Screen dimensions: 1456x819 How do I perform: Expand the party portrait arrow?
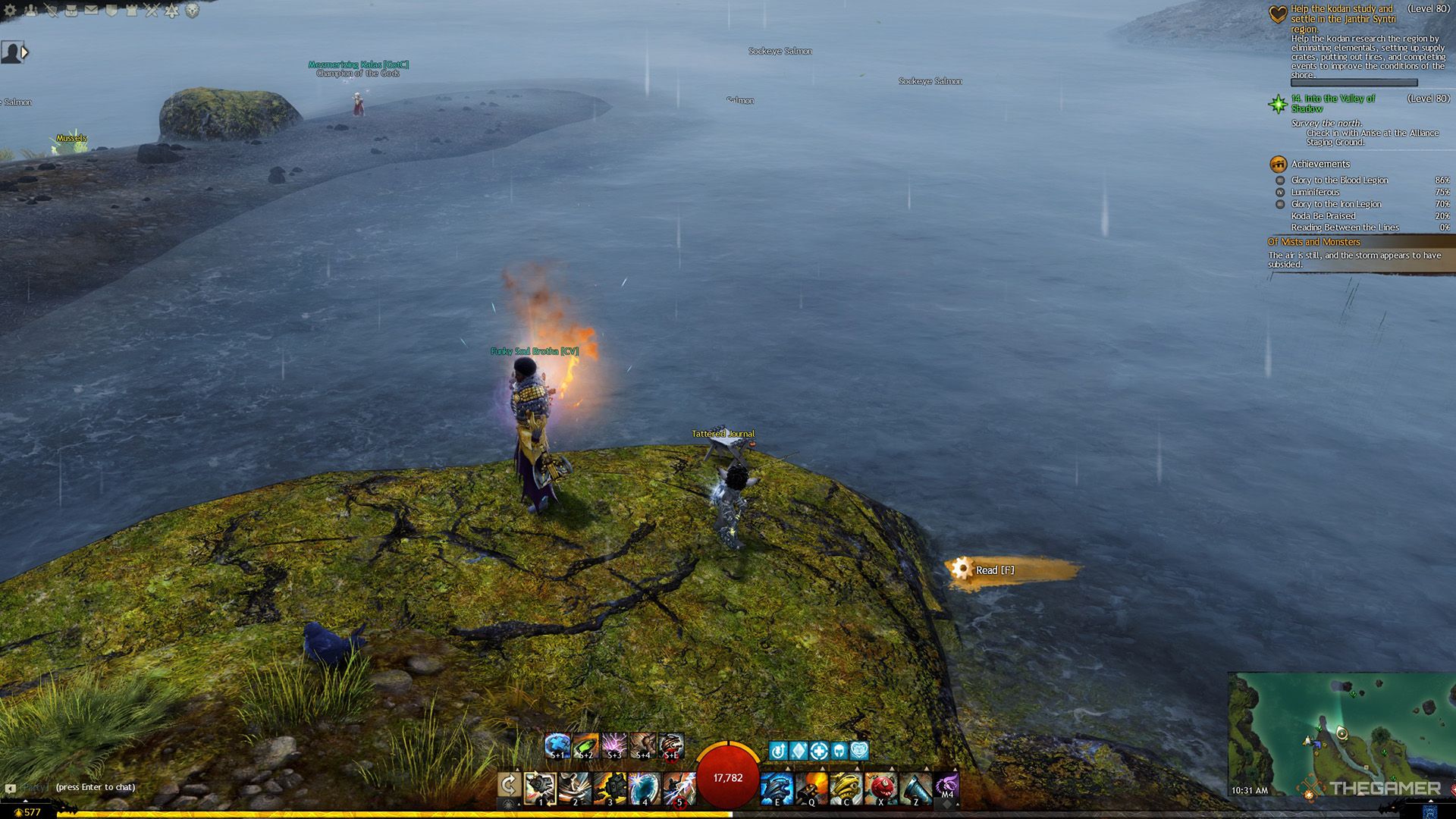point(25,52)
